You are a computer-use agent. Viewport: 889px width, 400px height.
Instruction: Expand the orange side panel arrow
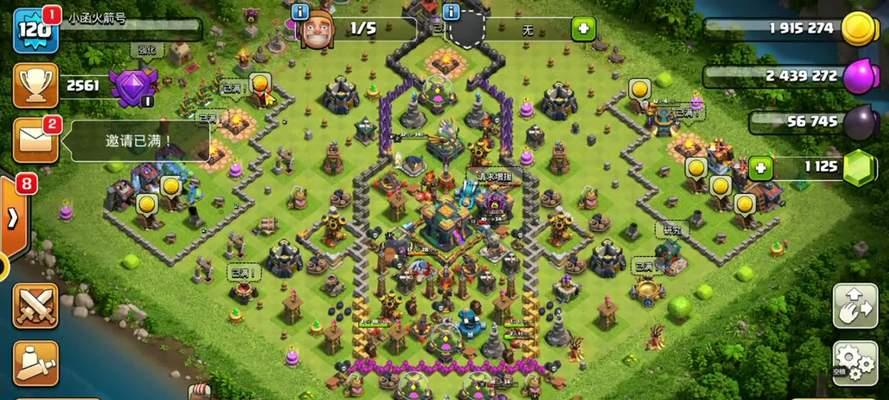coord(14,218)
